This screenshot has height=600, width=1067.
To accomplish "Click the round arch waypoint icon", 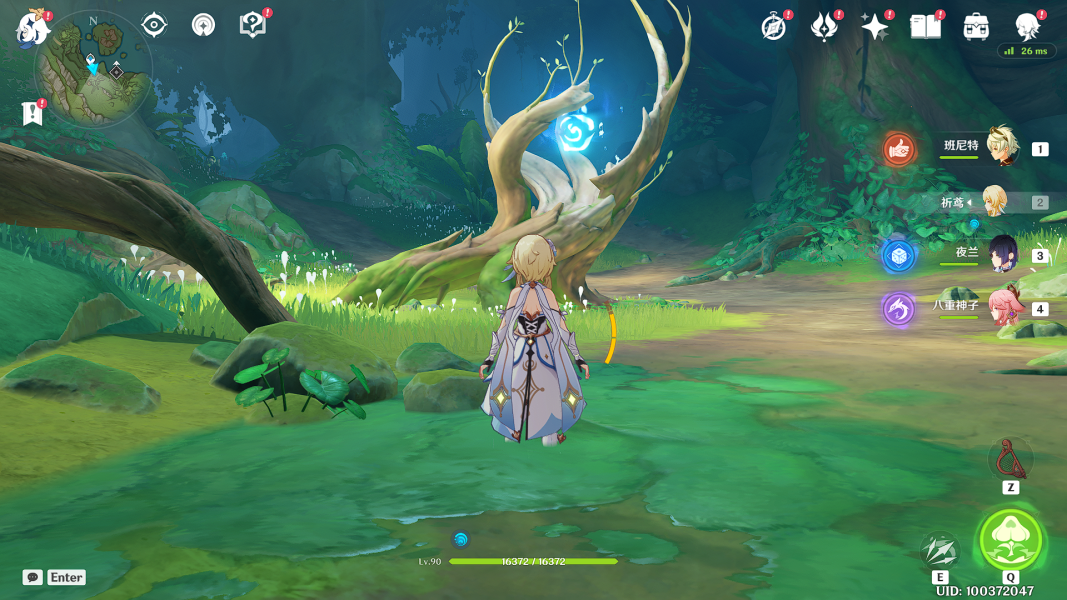I will tap(203, 25).
